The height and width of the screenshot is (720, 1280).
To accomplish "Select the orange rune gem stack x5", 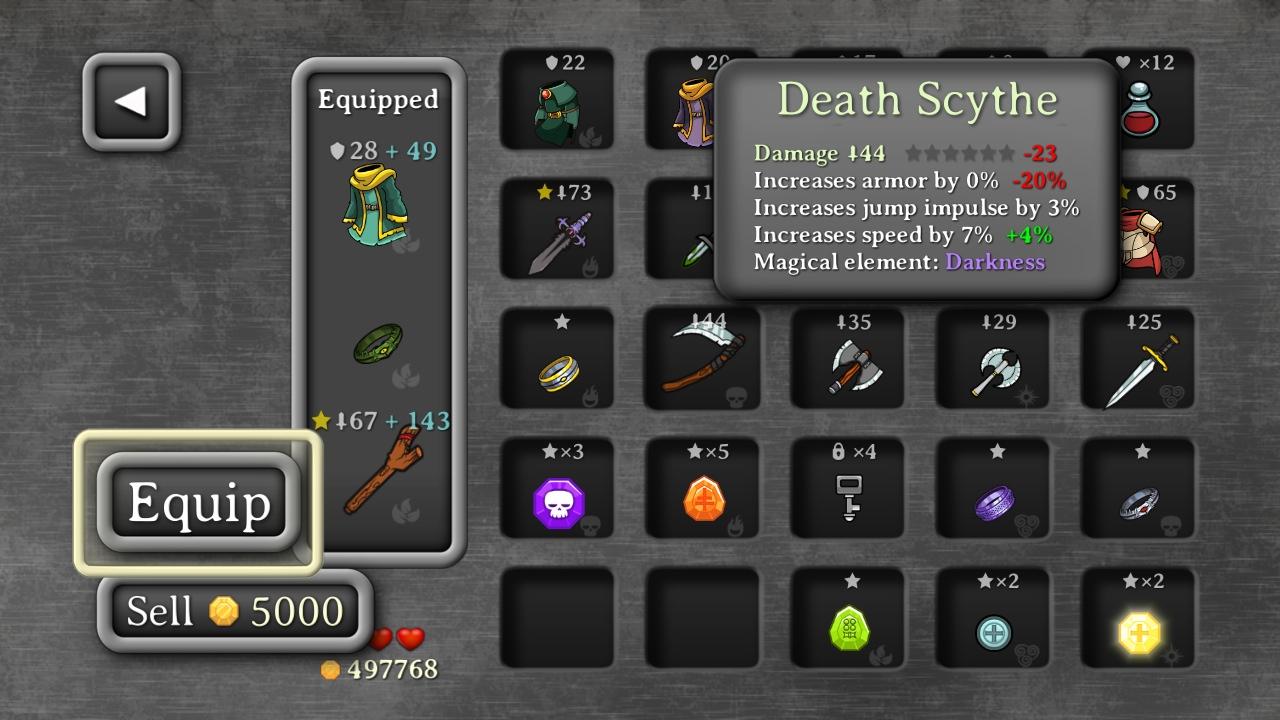I will [x=702, y=490].
